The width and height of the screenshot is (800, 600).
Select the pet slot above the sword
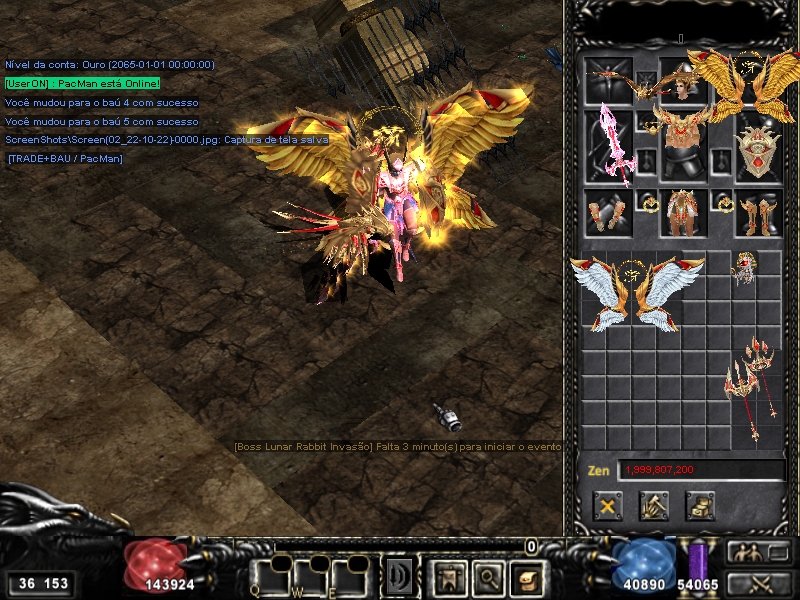(x=608, y=82)
